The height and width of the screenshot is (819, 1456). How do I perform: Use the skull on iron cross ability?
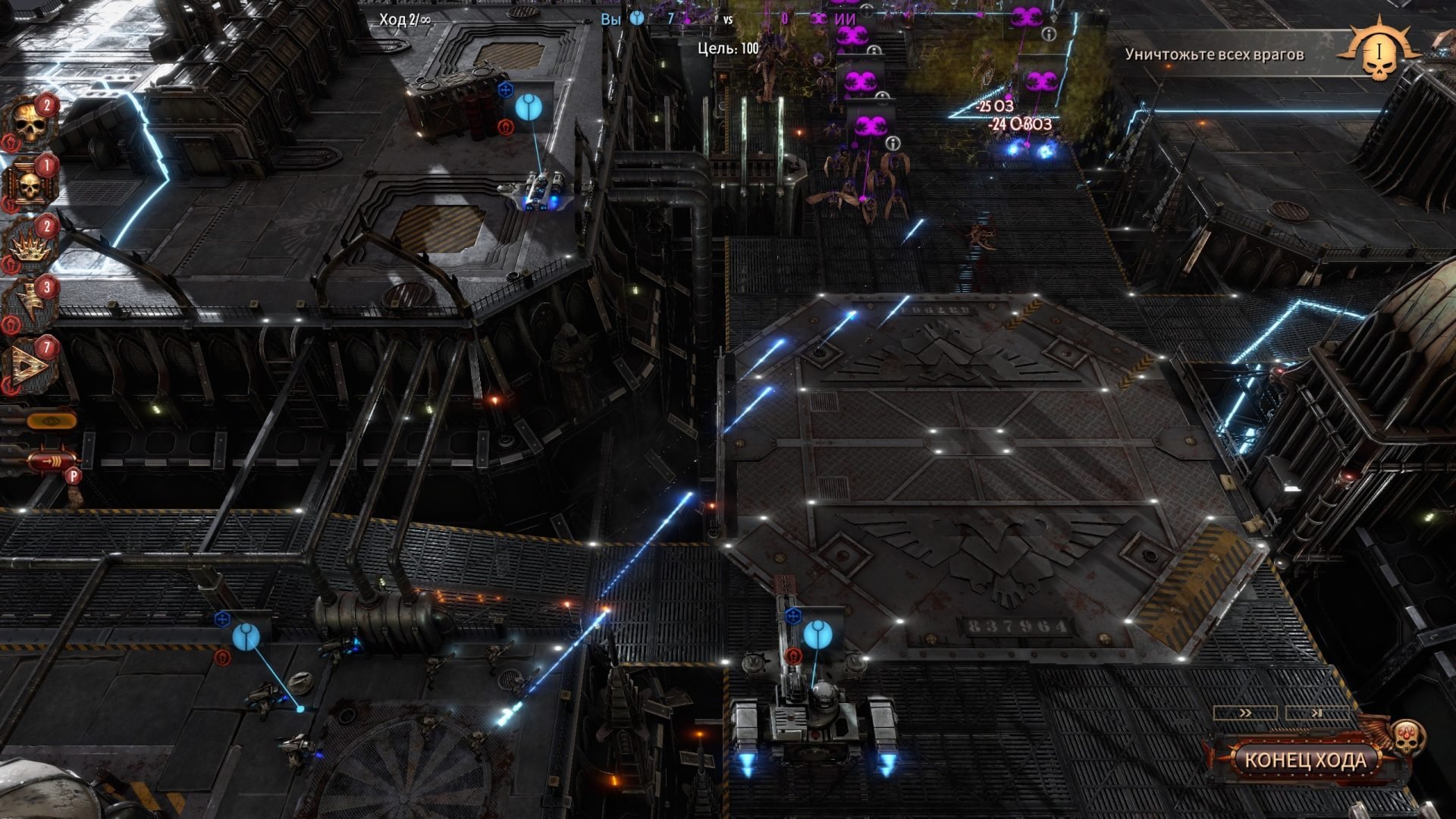tap(29, 184)
